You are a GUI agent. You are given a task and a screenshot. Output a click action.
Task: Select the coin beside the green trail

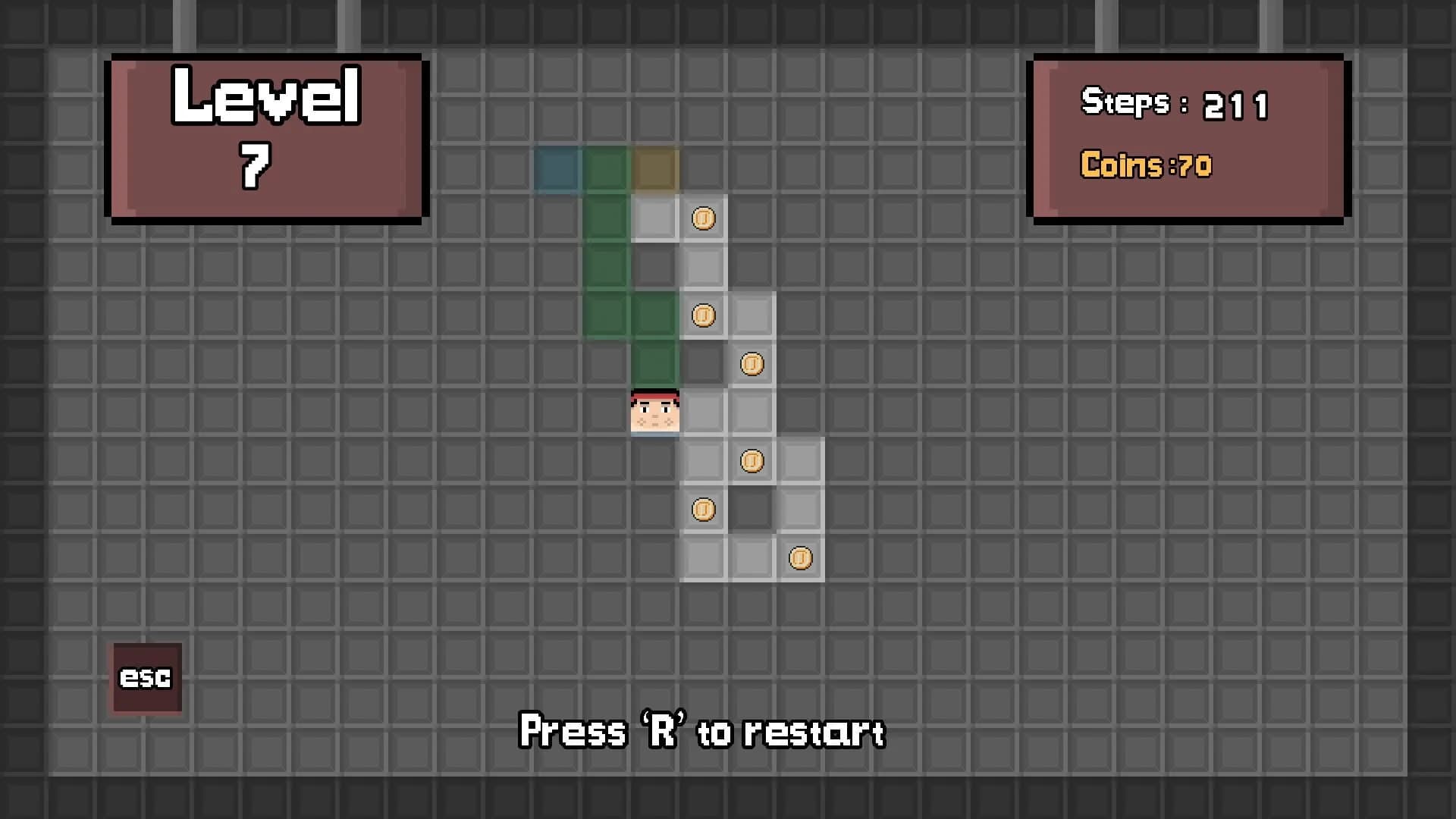(704, 315)
